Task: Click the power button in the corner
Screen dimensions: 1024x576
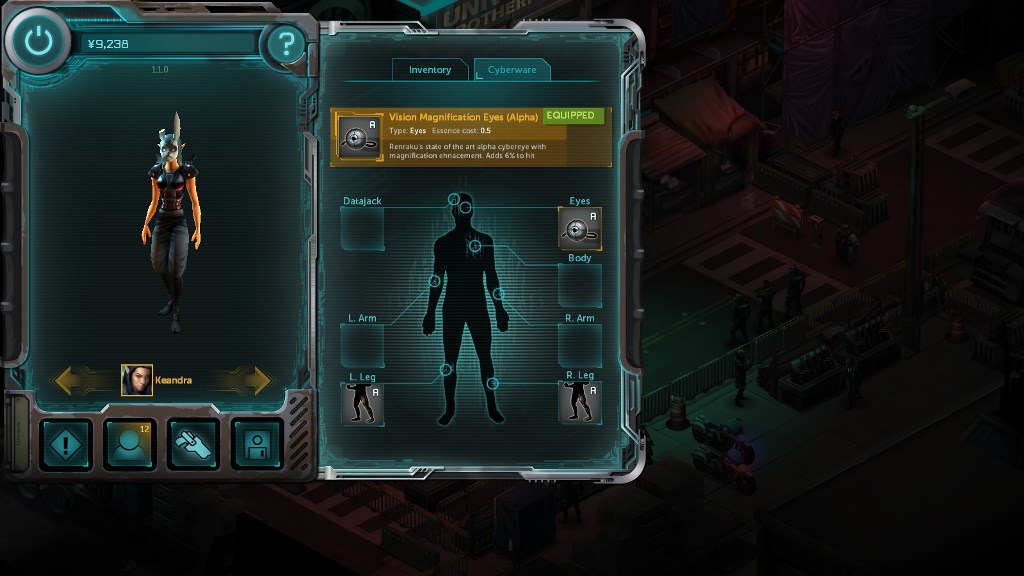Action: 38,42
